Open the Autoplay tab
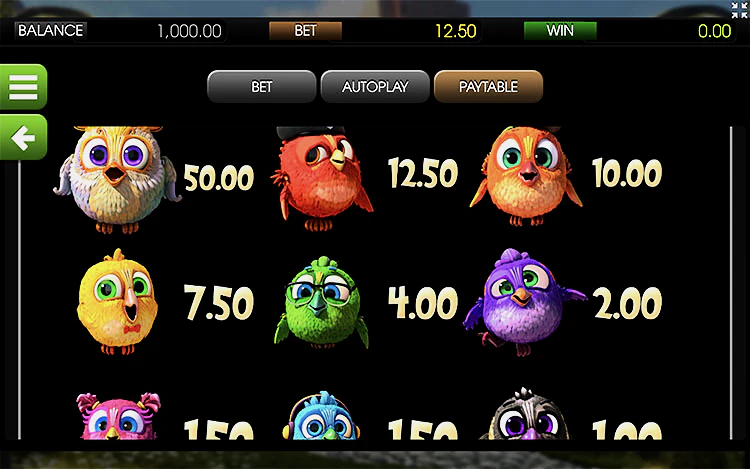 coord(375,87)
